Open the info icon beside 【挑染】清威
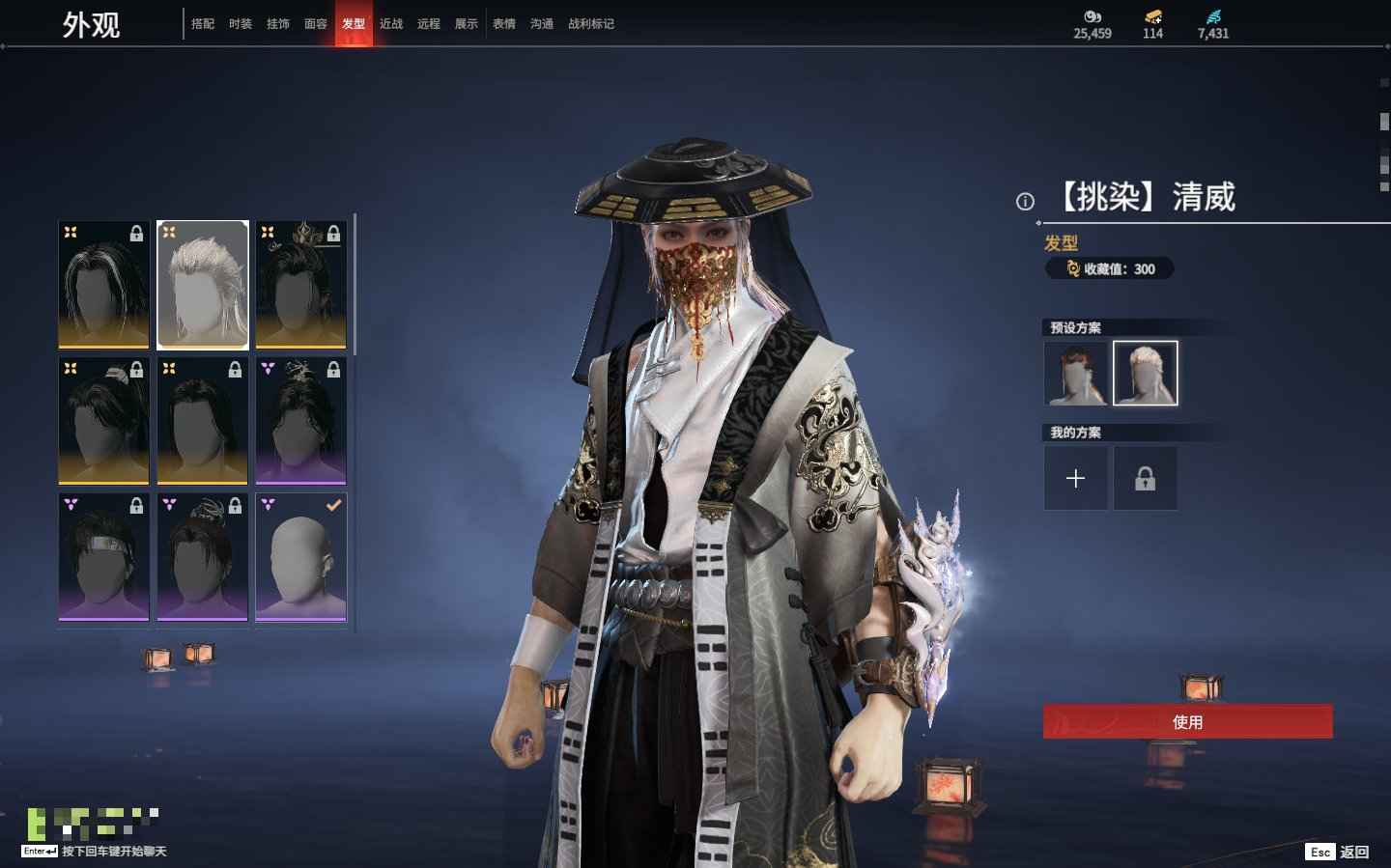Image resolution: width=1391 pixels, height=868 pixels. [x=1025, y=202]
